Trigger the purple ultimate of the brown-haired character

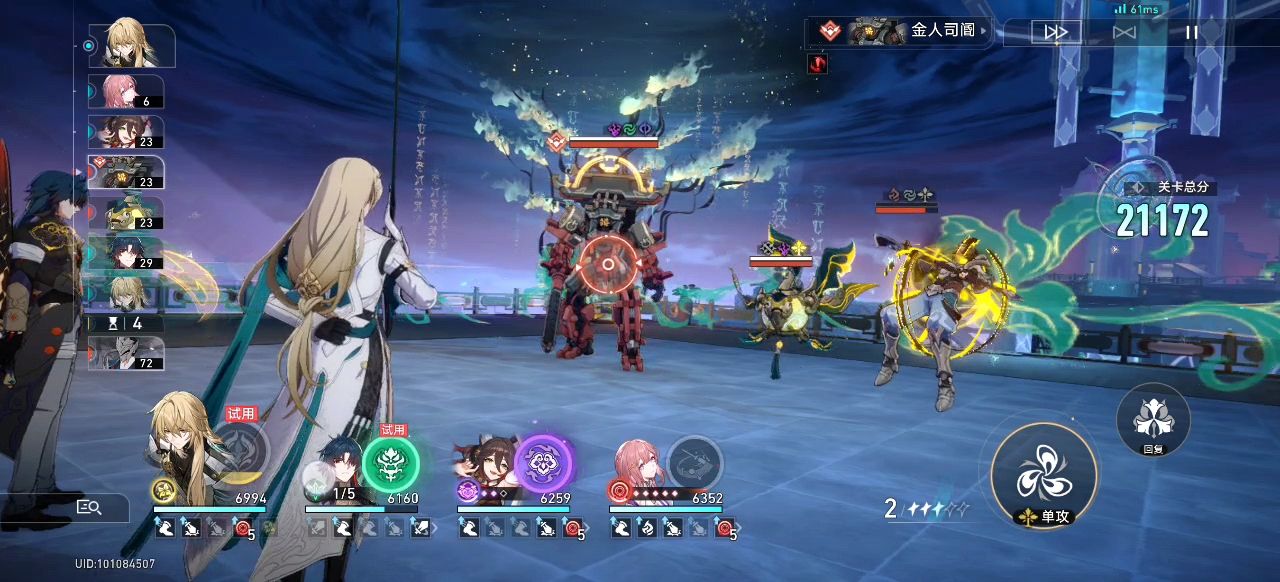(x=542, y=464)
